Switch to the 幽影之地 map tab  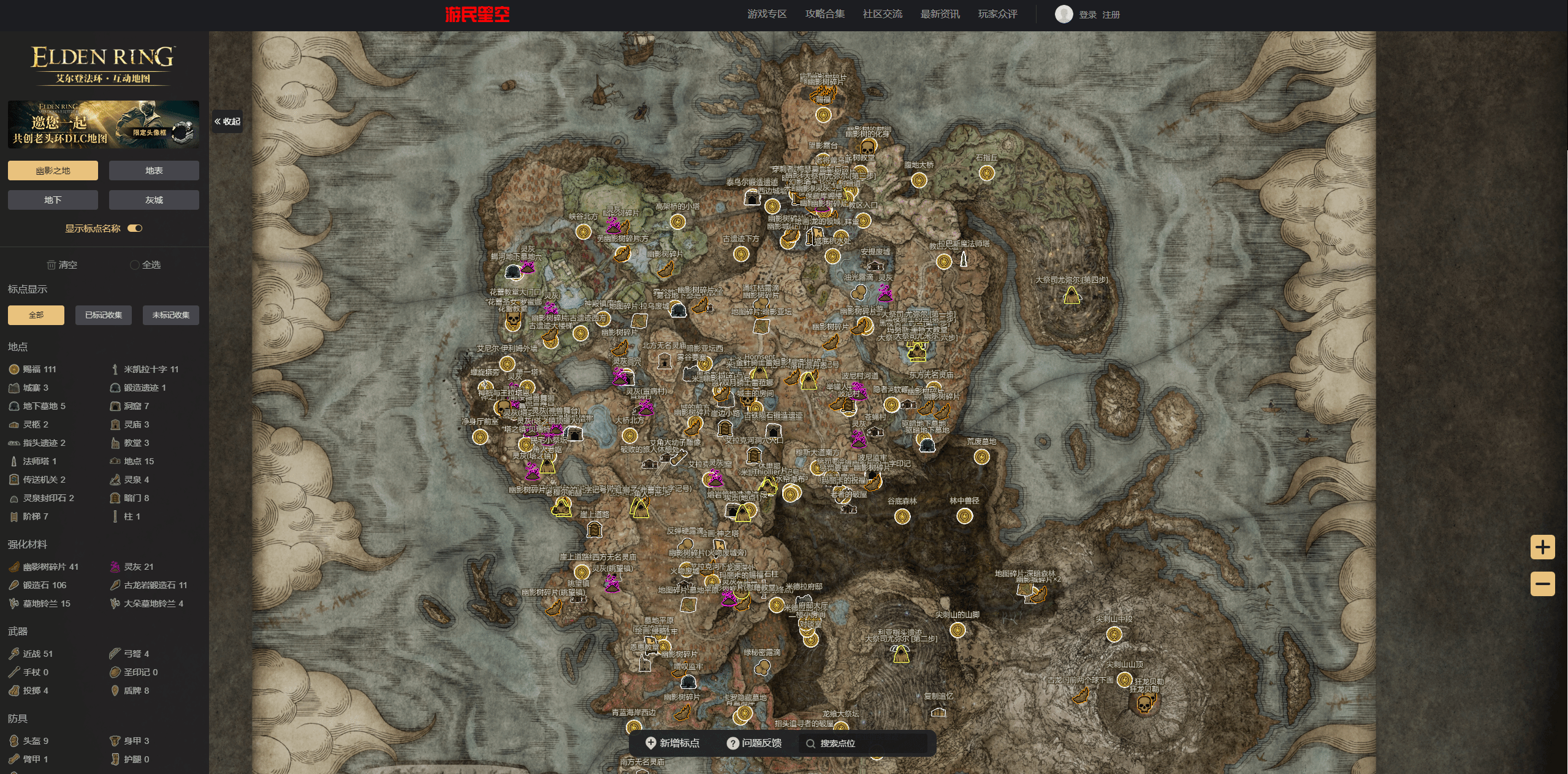click(x=53, y=171)
